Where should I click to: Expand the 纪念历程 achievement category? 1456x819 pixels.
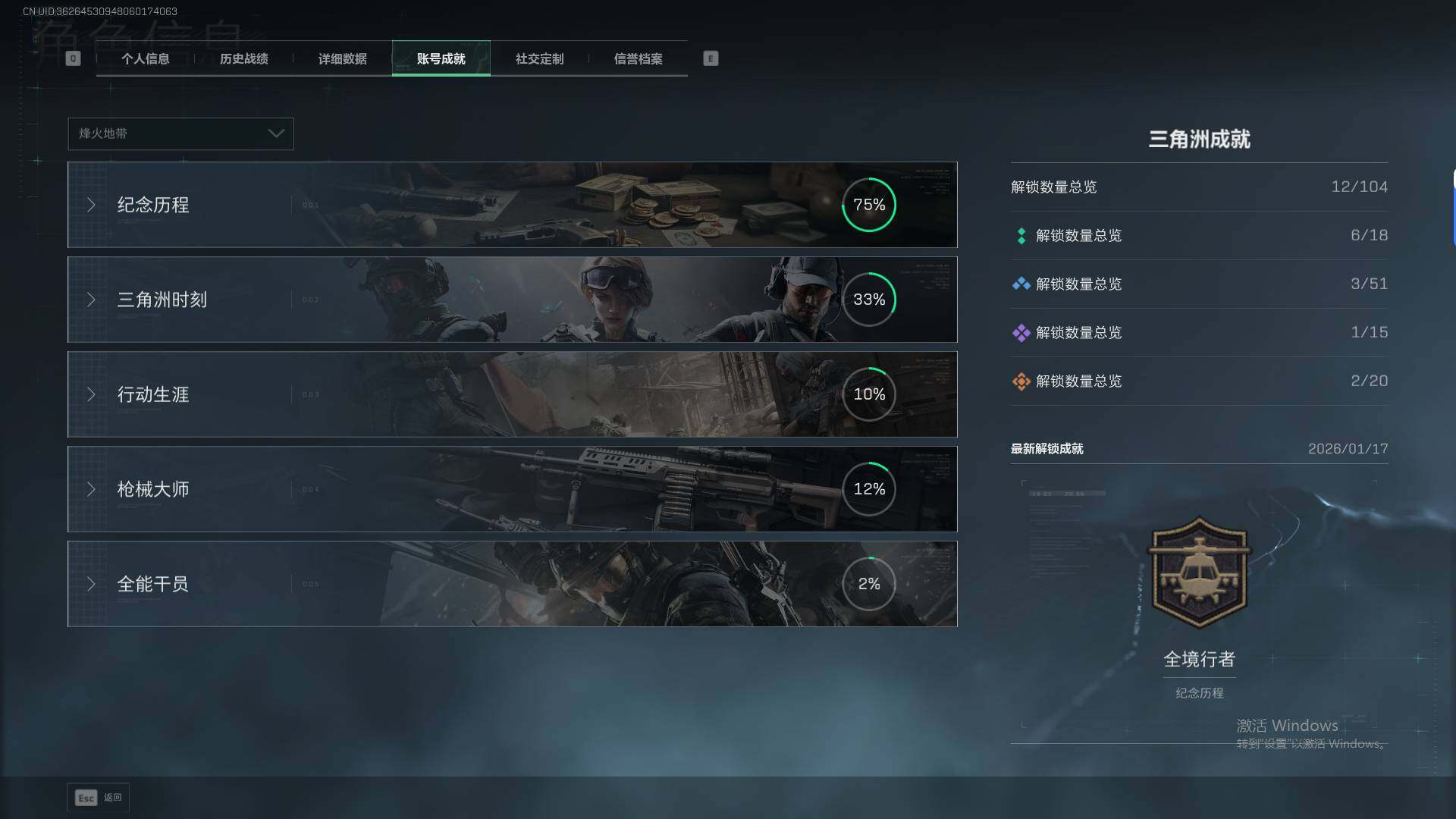512,205
